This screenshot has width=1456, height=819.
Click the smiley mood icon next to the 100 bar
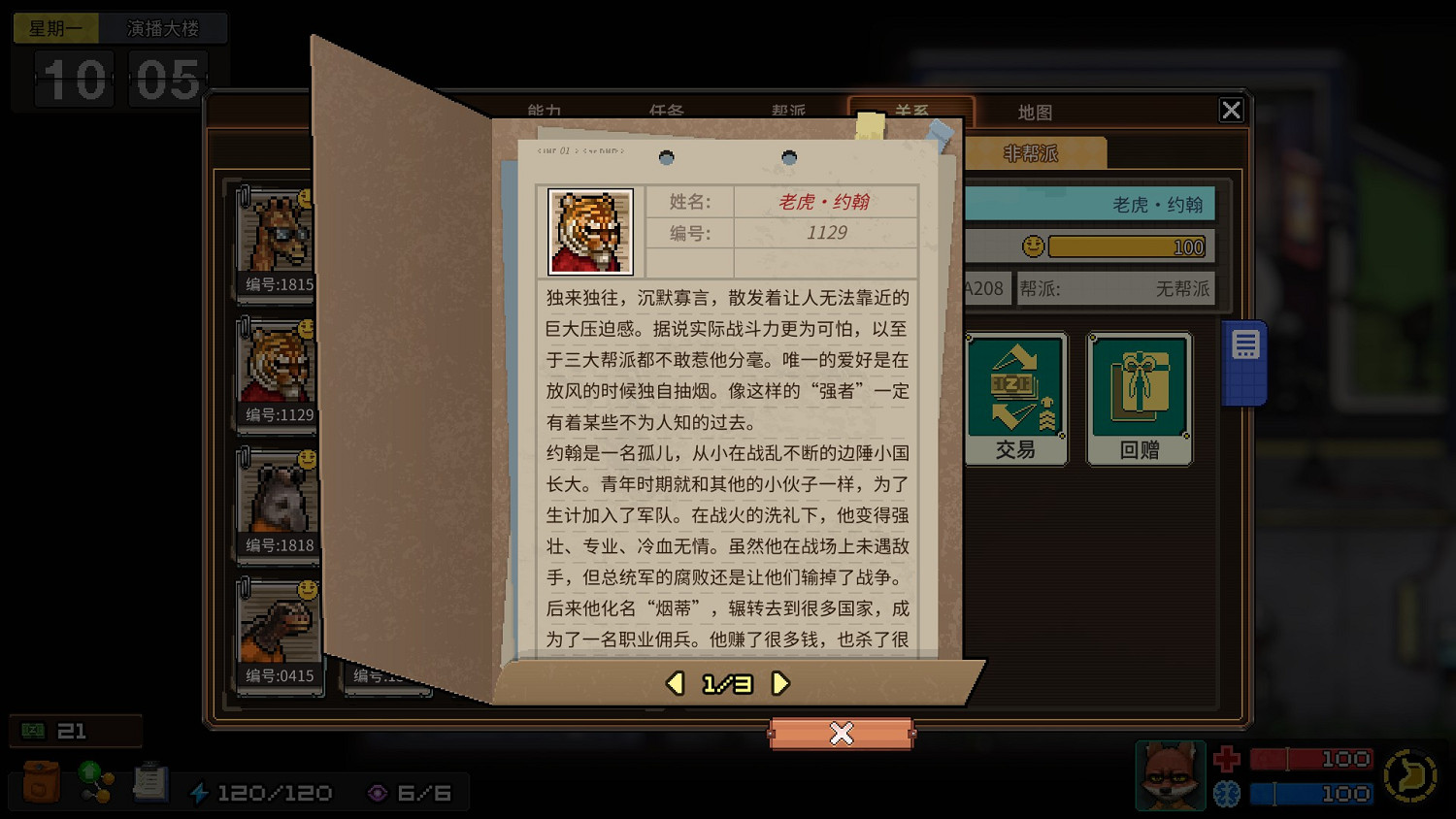tap(1032, 246)
